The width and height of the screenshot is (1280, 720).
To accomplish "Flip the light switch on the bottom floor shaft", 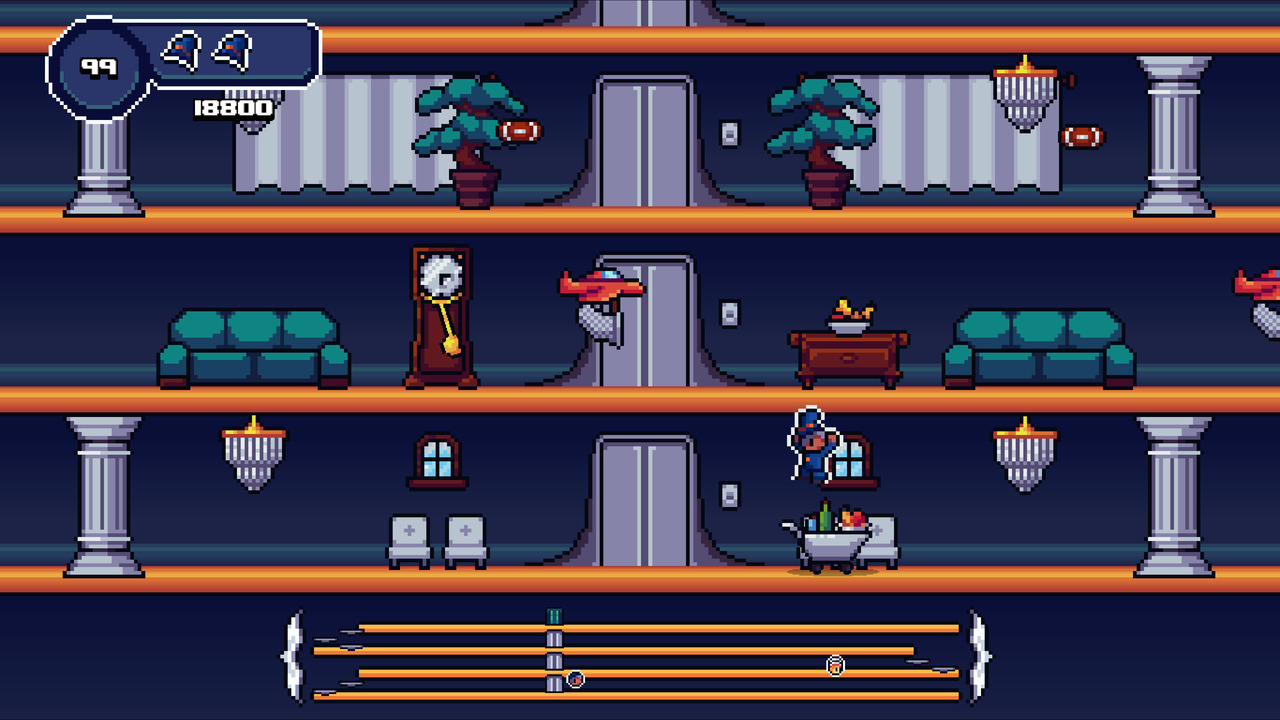I will tap(729, 496).
